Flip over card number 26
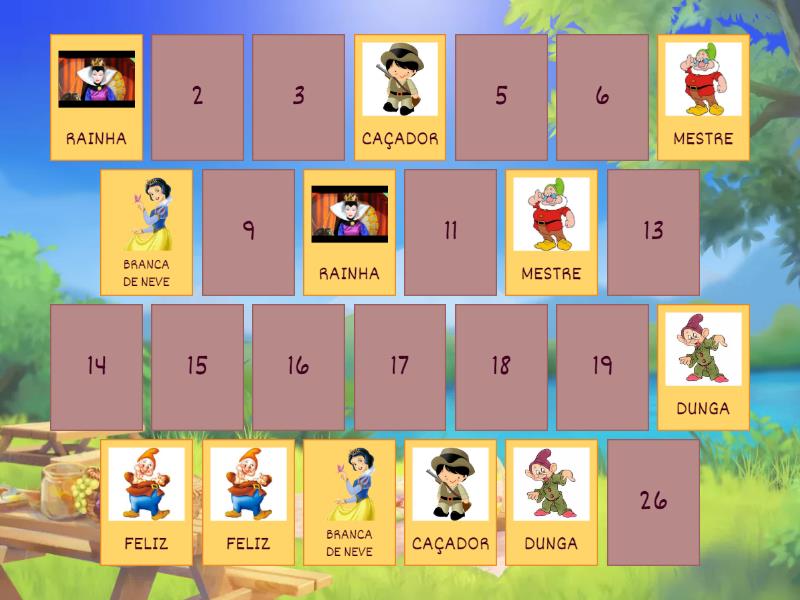The image size is (800, 600). (x=653, y=502)
